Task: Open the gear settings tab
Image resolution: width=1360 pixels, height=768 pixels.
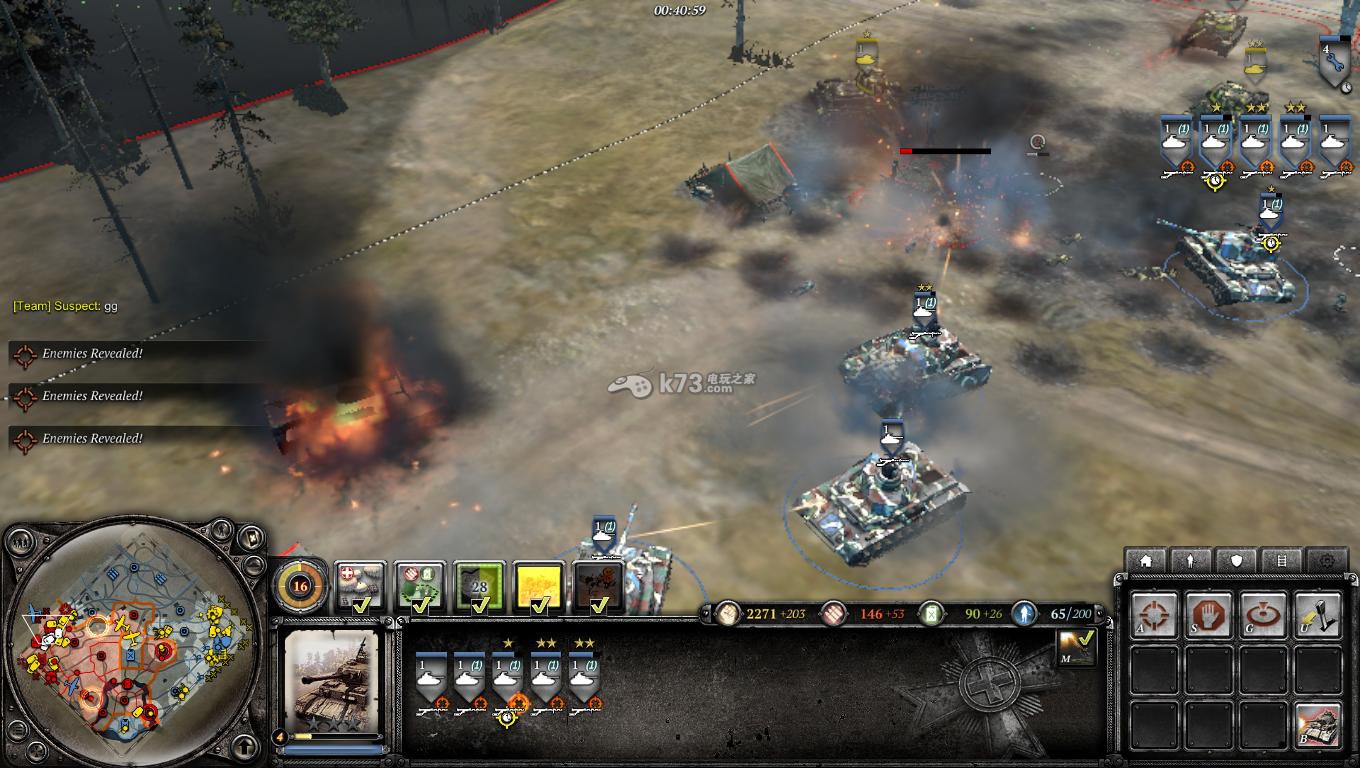Action: click(x=1328, y=561)
